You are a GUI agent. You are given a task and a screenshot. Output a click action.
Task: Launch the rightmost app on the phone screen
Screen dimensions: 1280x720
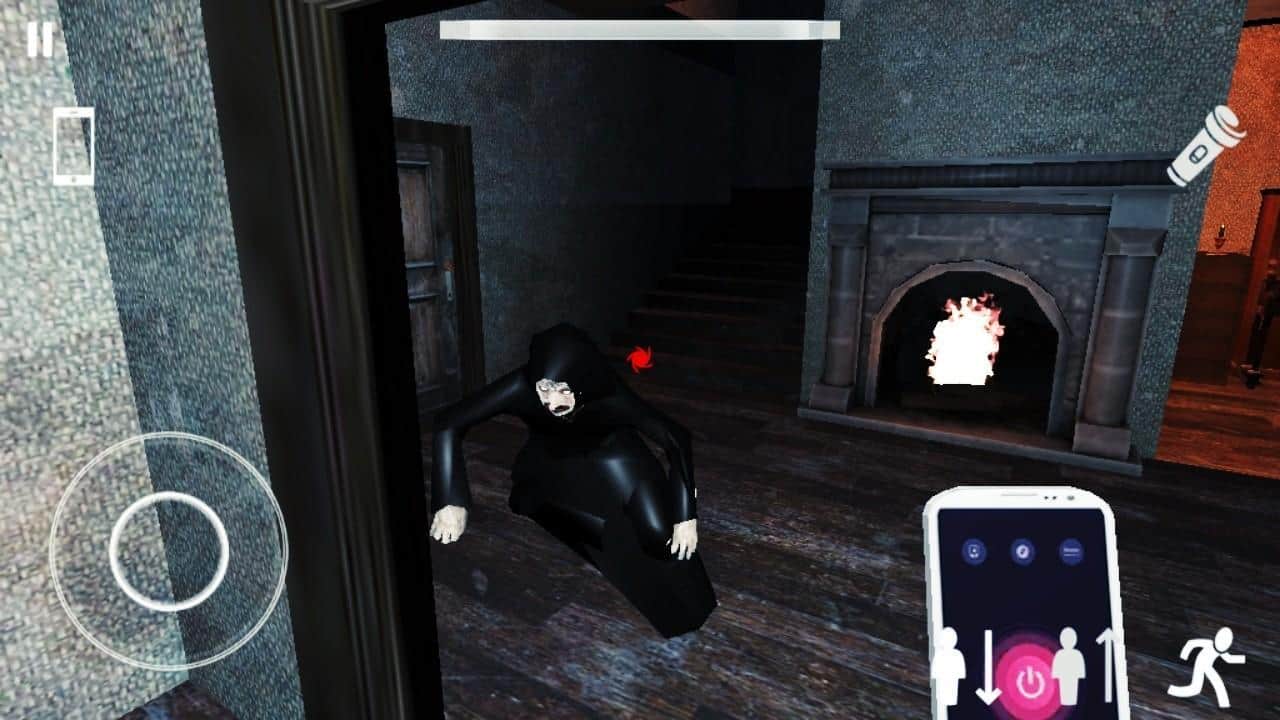click(x=1072, y=552)
